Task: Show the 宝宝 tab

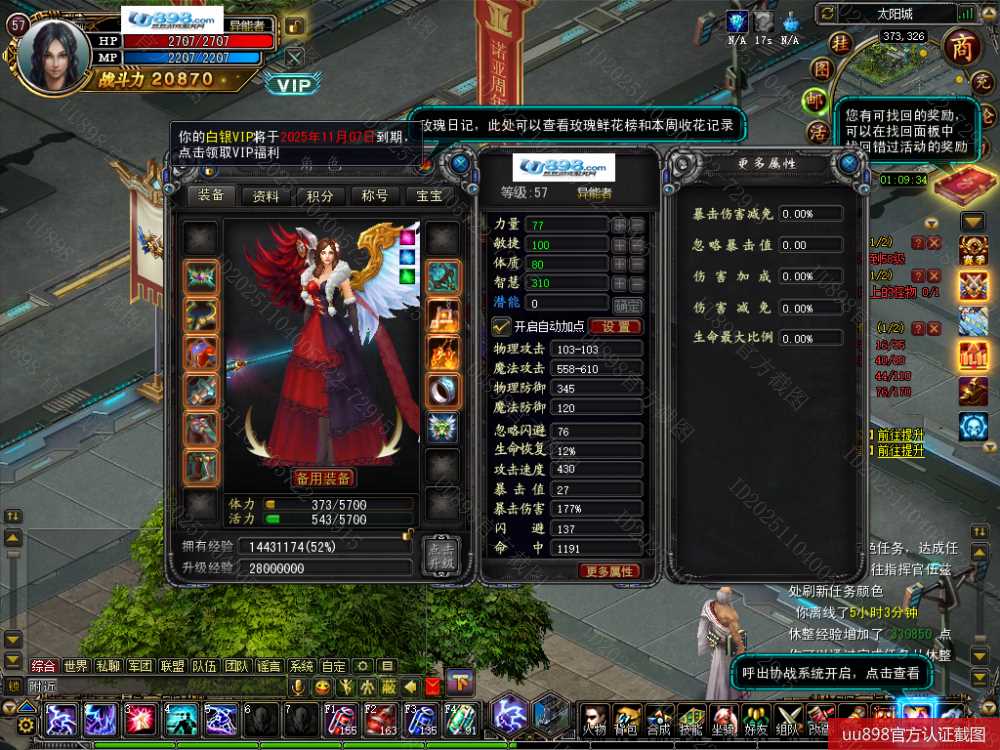Action: click(x=429, y=196)
